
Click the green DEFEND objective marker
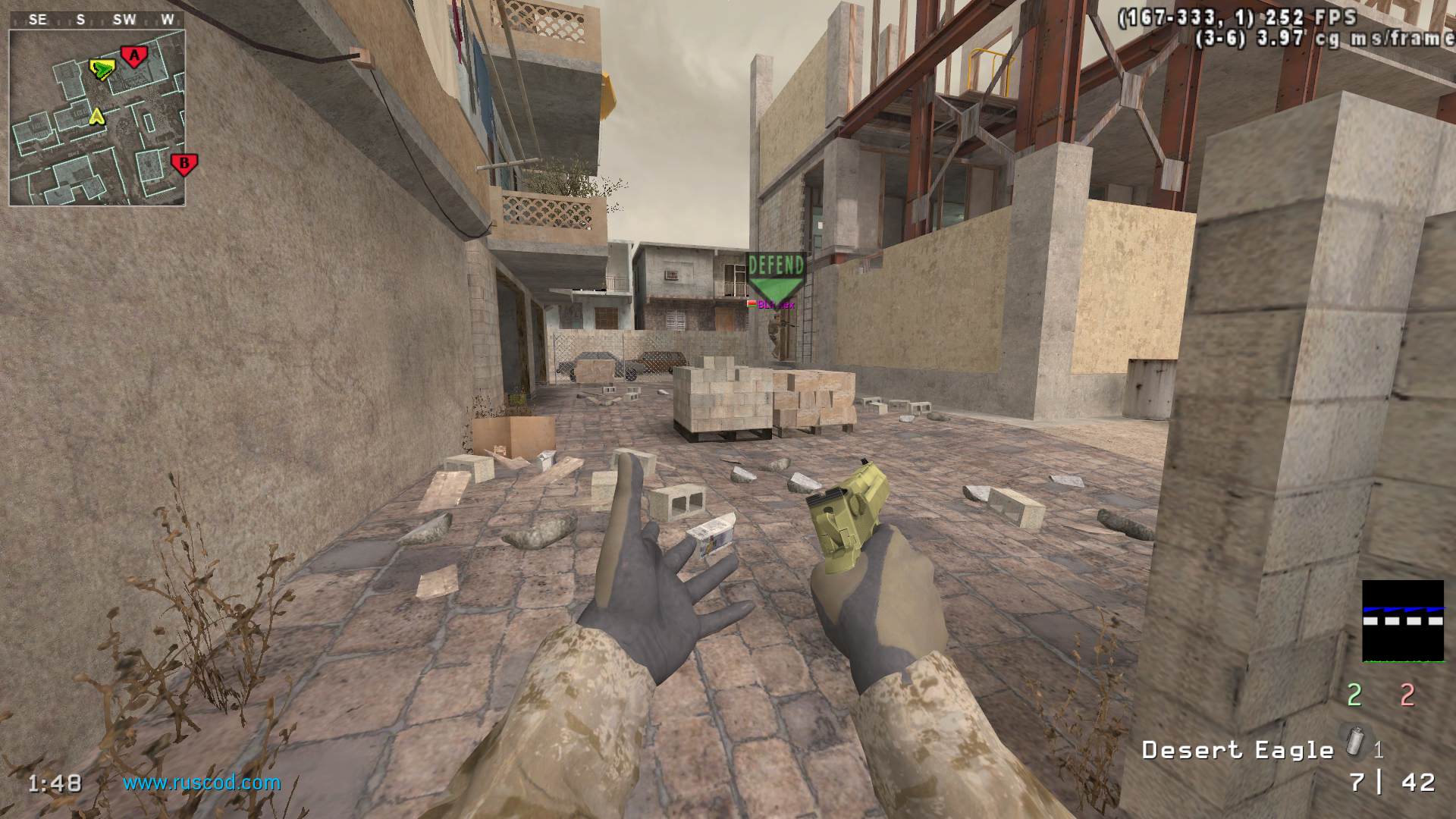[x=775, y=275]
